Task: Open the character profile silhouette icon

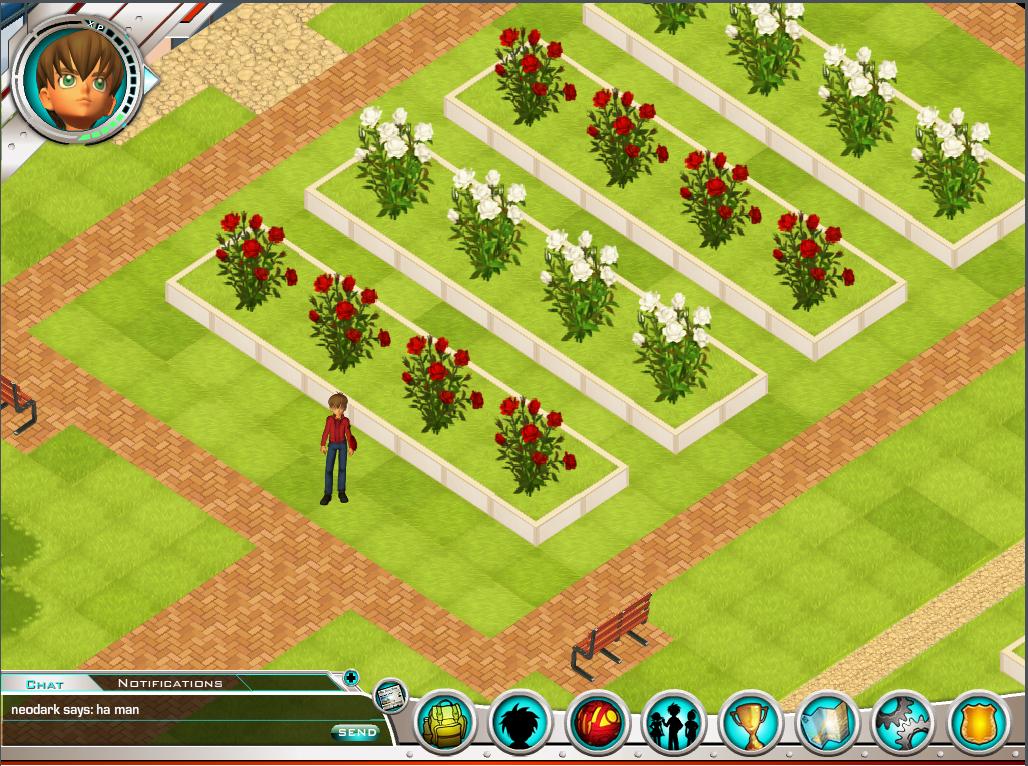Action: (x=520, y=722)
